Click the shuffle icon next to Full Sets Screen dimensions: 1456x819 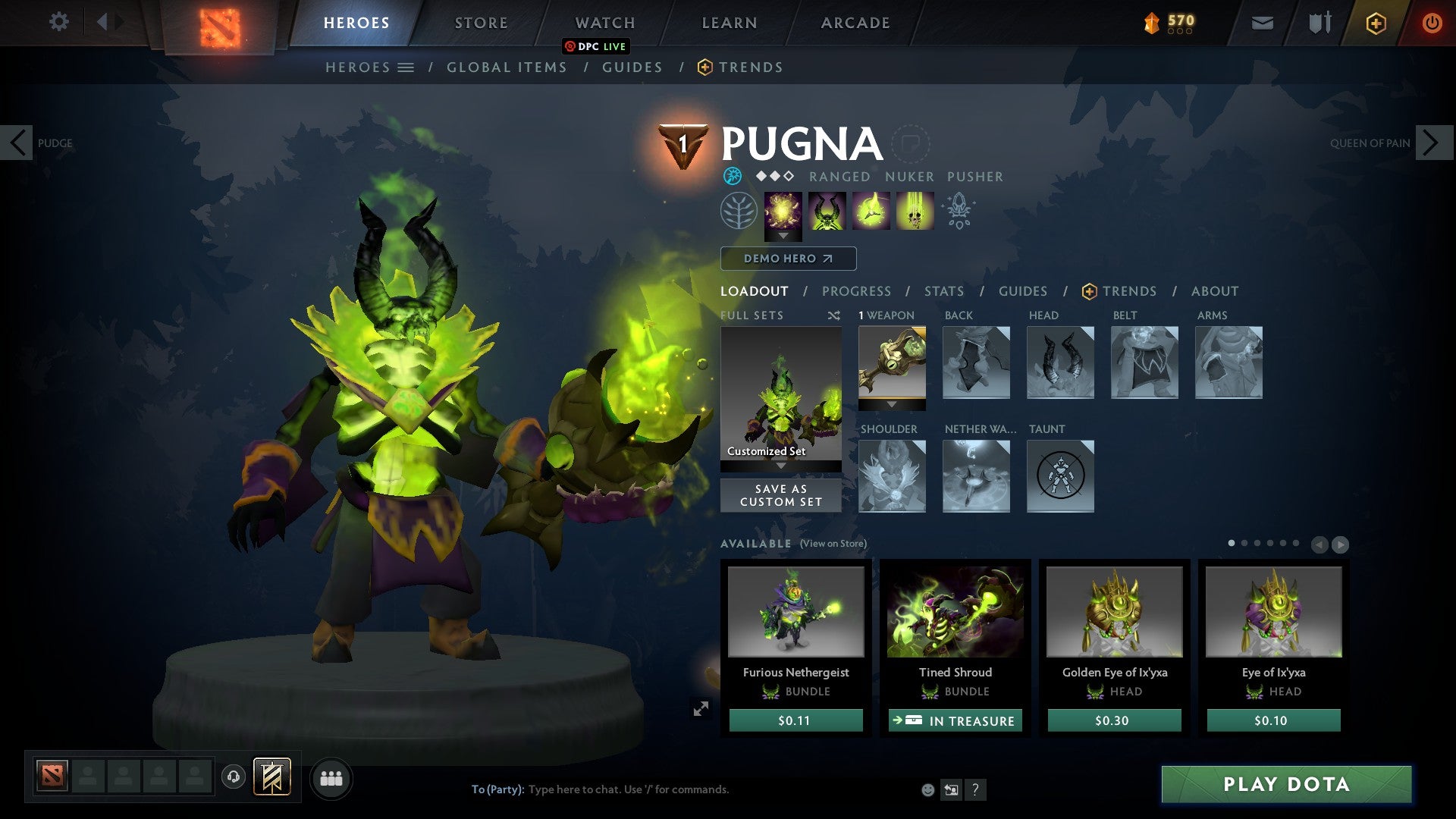(x=834, y=315)
